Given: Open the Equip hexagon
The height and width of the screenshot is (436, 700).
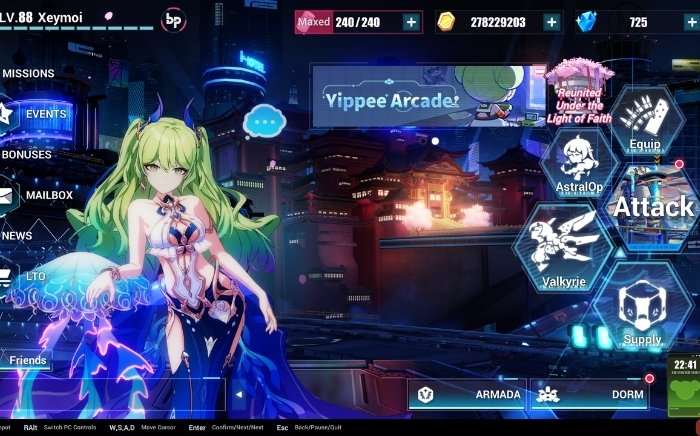Looking at the screenshot, I should point(645,125).
